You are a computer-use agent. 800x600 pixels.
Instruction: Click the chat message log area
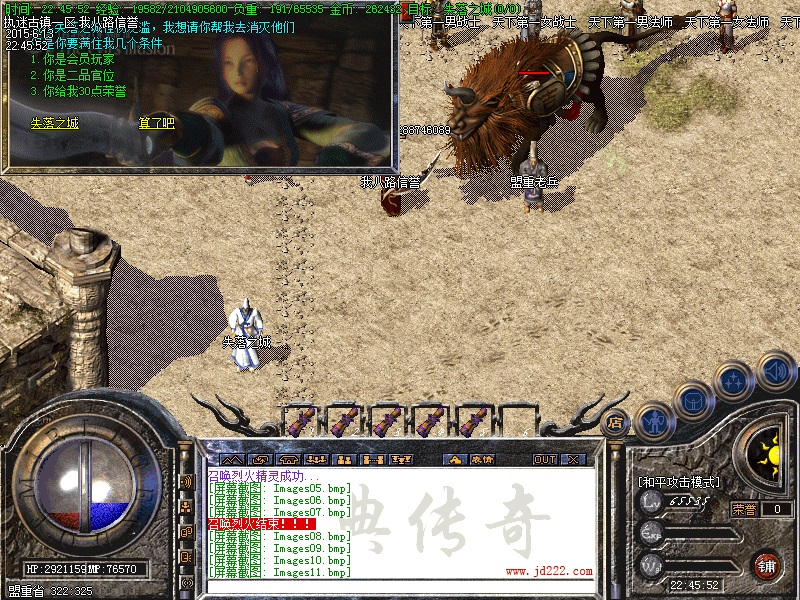coord(400,520)
